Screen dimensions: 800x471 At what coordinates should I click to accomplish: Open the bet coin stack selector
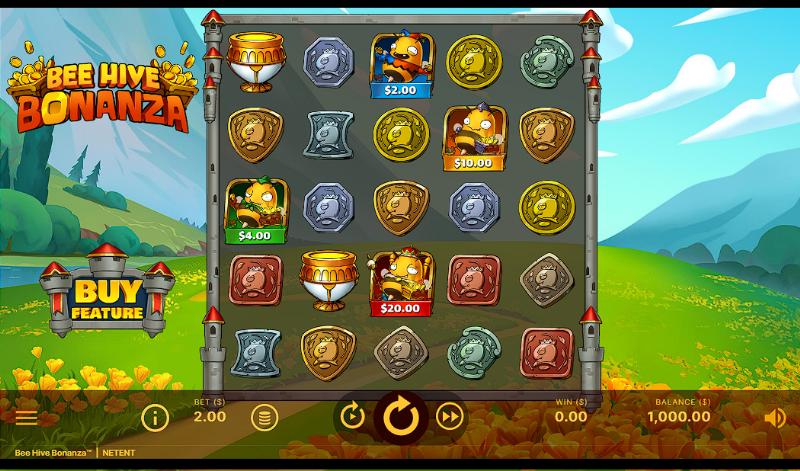point(264,417)
